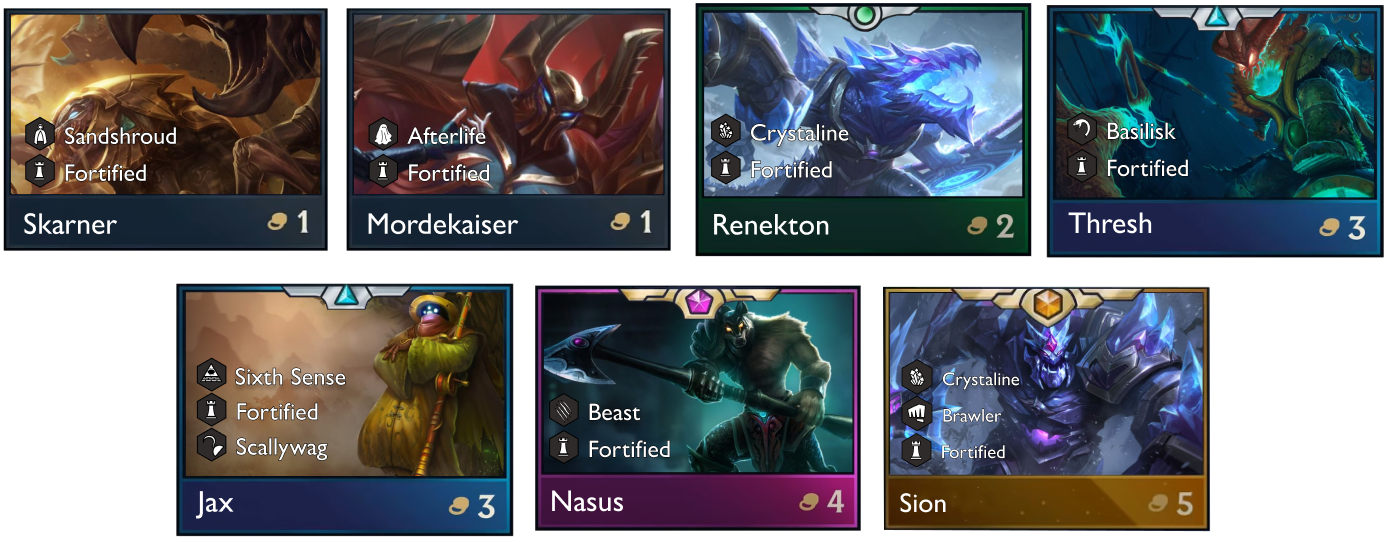Click Jax's Scallywag trait icon

click(x=211, y=447)
